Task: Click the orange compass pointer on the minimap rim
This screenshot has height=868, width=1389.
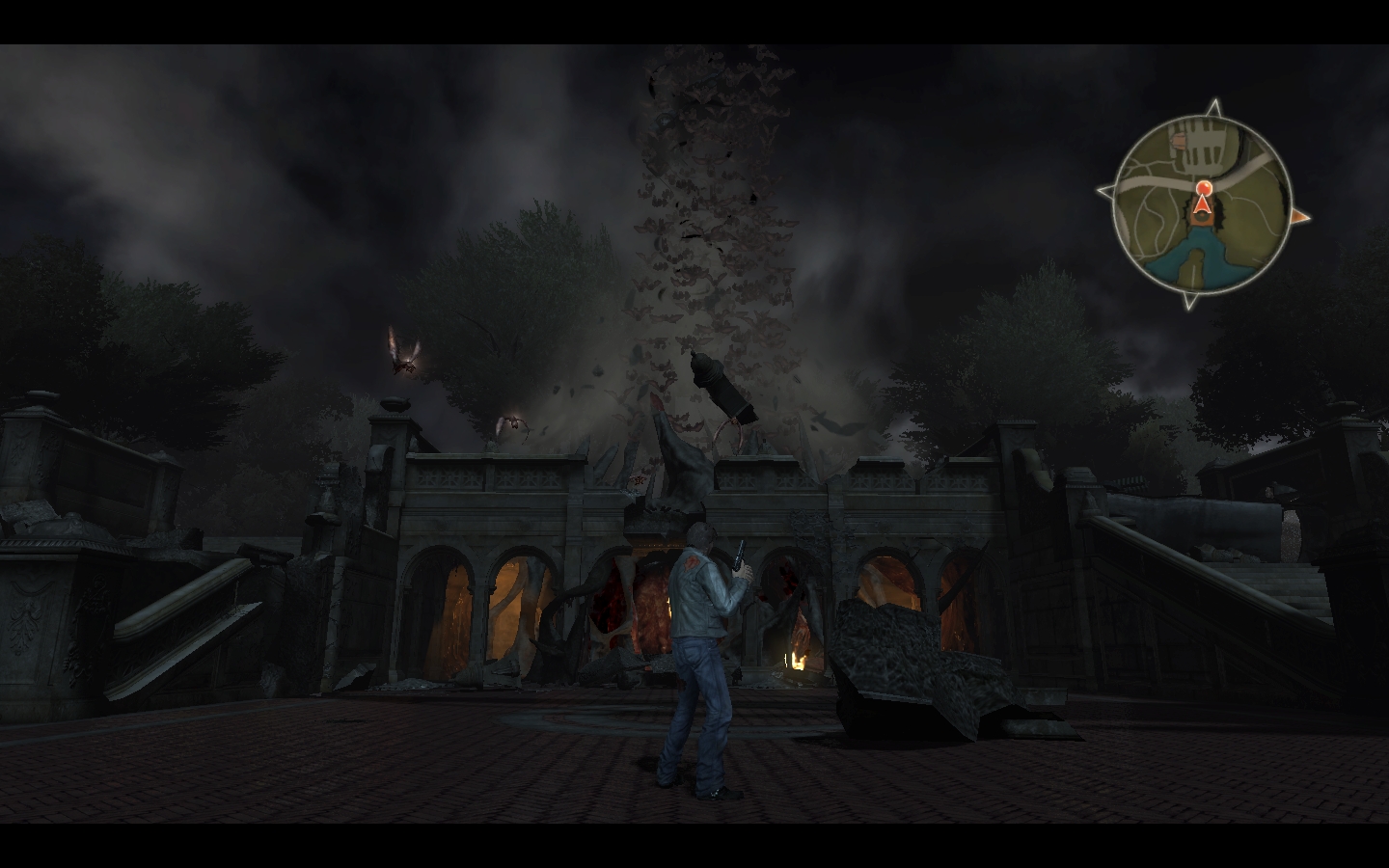Action: tap(1300, 217)
